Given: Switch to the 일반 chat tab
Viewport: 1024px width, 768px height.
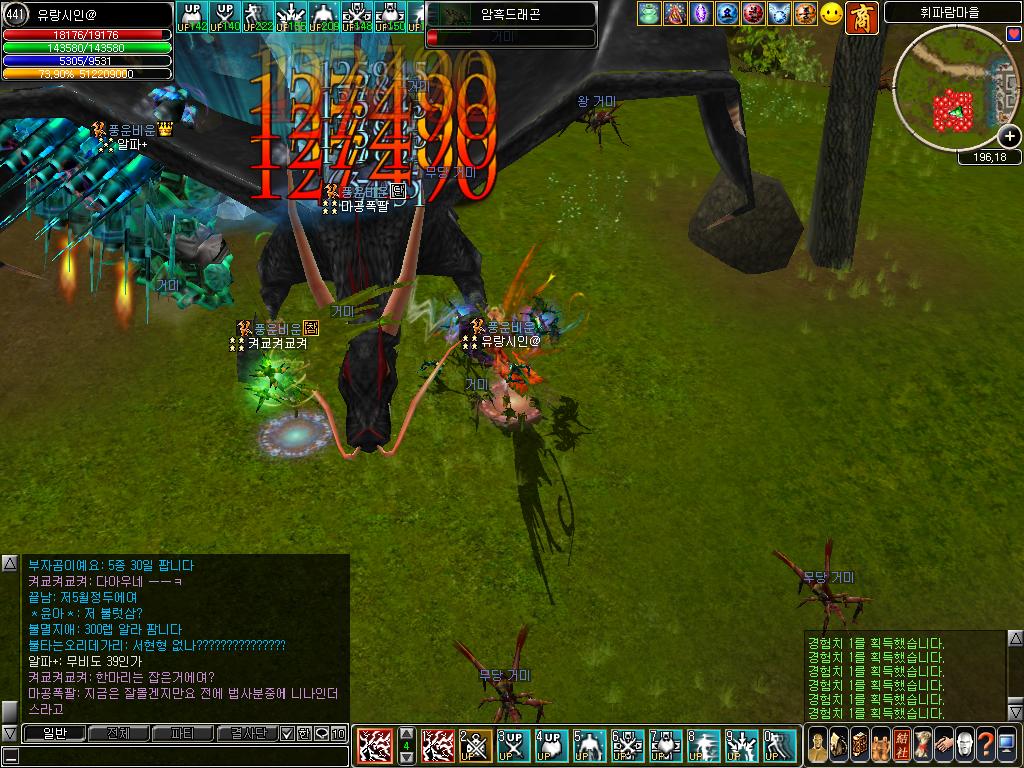Looking at the screenshot, I should (53, 734).
